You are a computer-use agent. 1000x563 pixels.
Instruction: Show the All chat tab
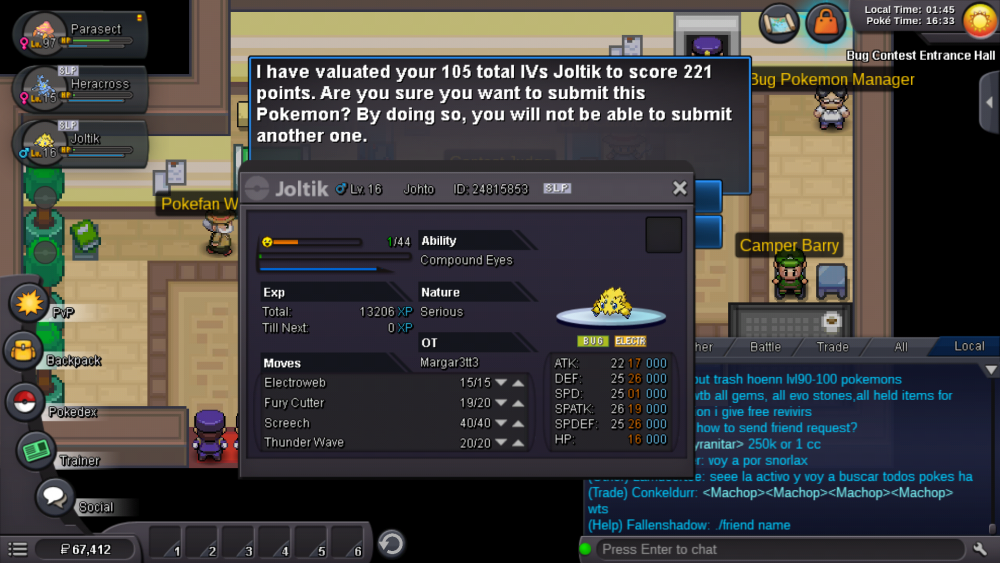click(x=901, y=346)
